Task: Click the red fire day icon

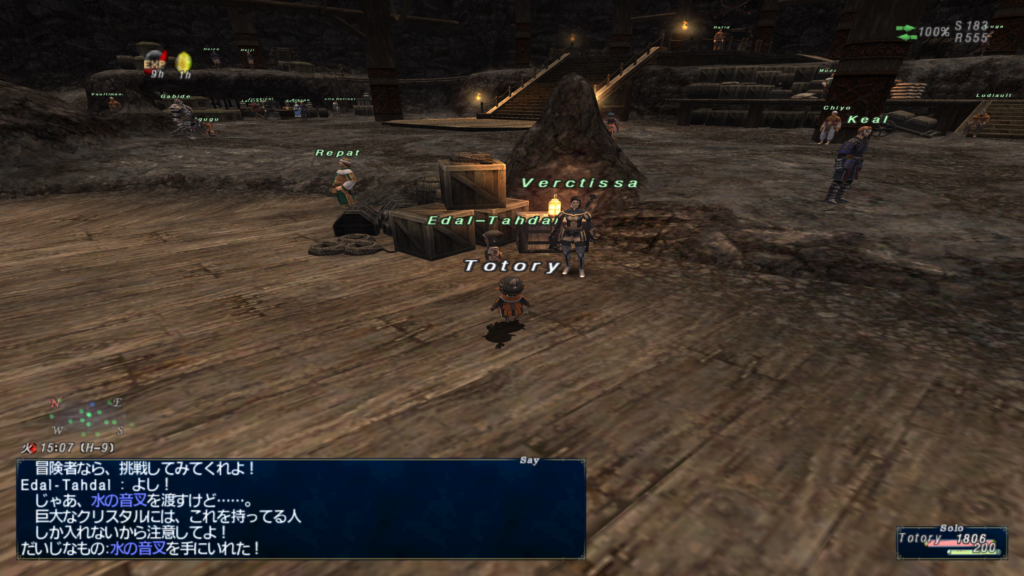Action: pos(28,449)
